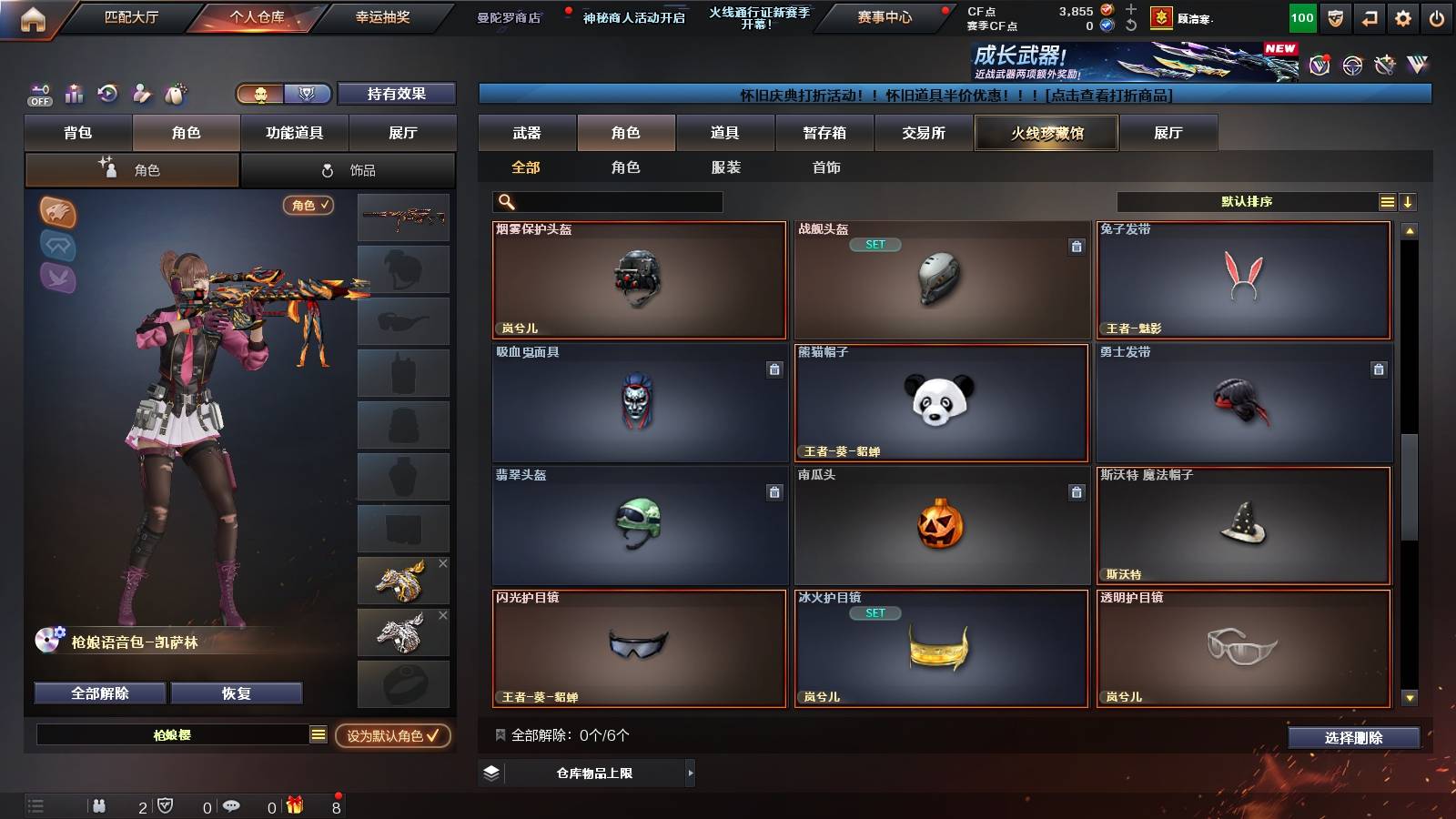The width and height of the screenshot is (1456, 819).
Task: Click the descending sort arrow next to sort menu
Action: click(x=1410, y=200)
